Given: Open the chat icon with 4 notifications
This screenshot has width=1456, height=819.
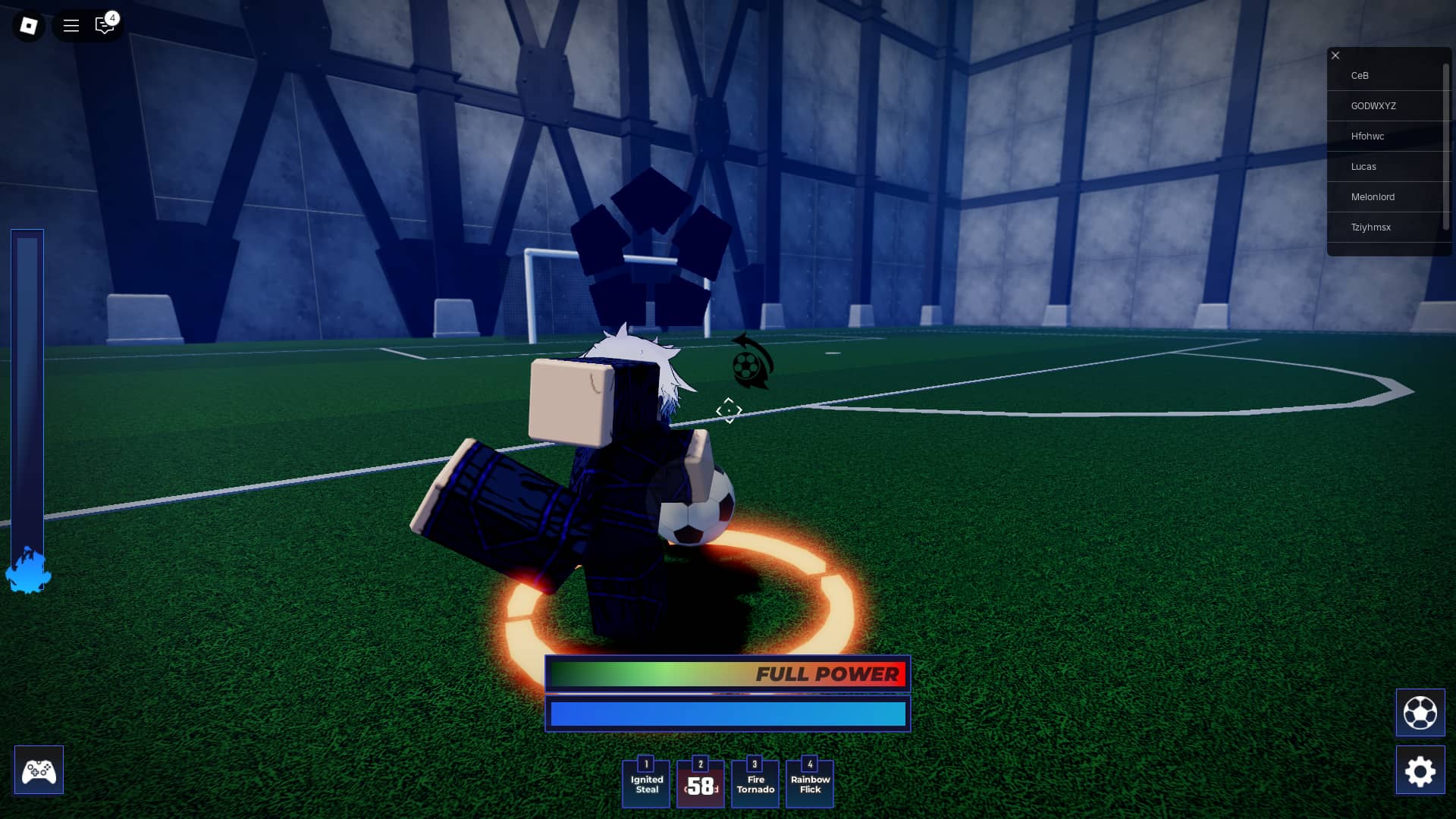Looking at the screenshot, I should 105,25.
